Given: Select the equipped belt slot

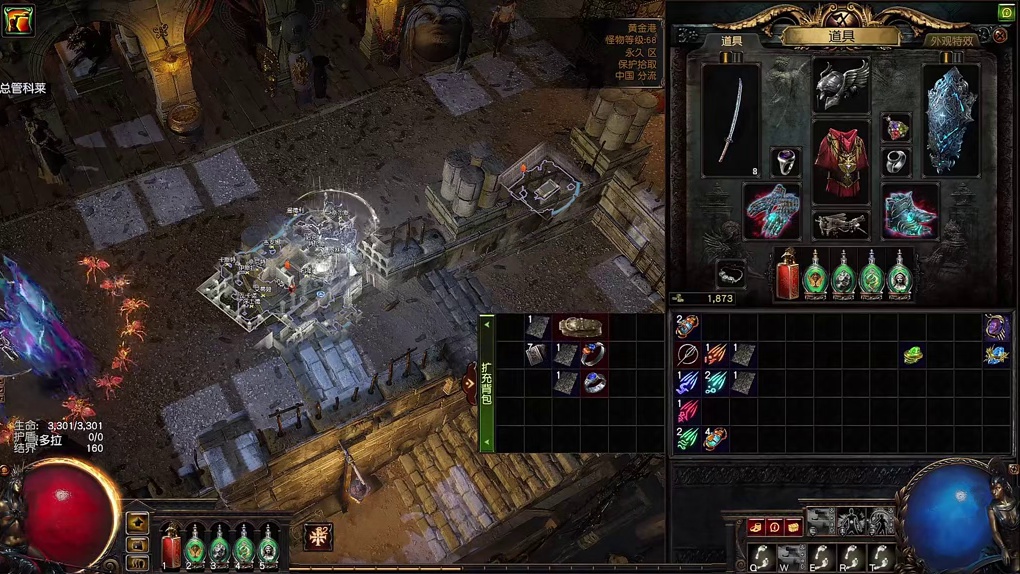Looking at the screenshot, I should pyautogui.click(x=840, y=224).
